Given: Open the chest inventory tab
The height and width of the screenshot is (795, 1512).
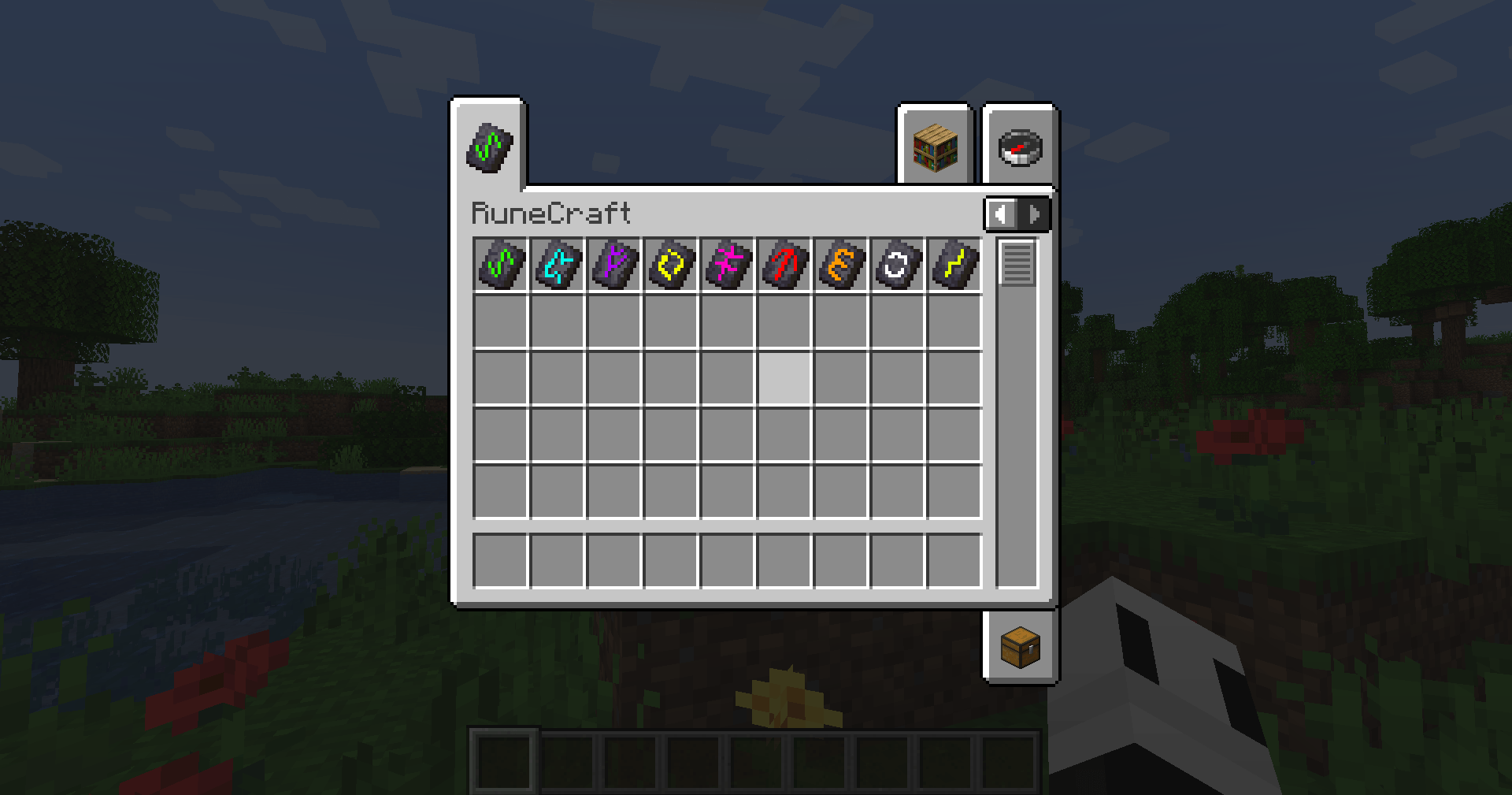Looking at the screenshot, I should (1021, 648).
